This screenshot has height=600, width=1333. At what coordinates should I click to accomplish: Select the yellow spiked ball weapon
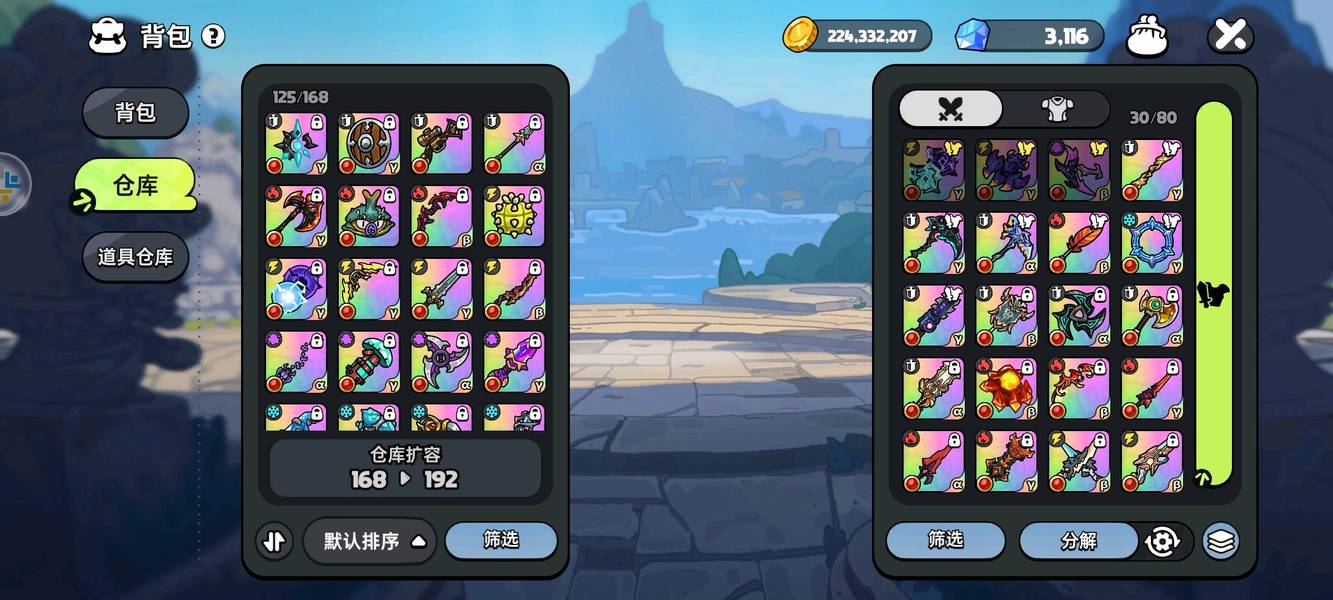[x=515, y=217]
